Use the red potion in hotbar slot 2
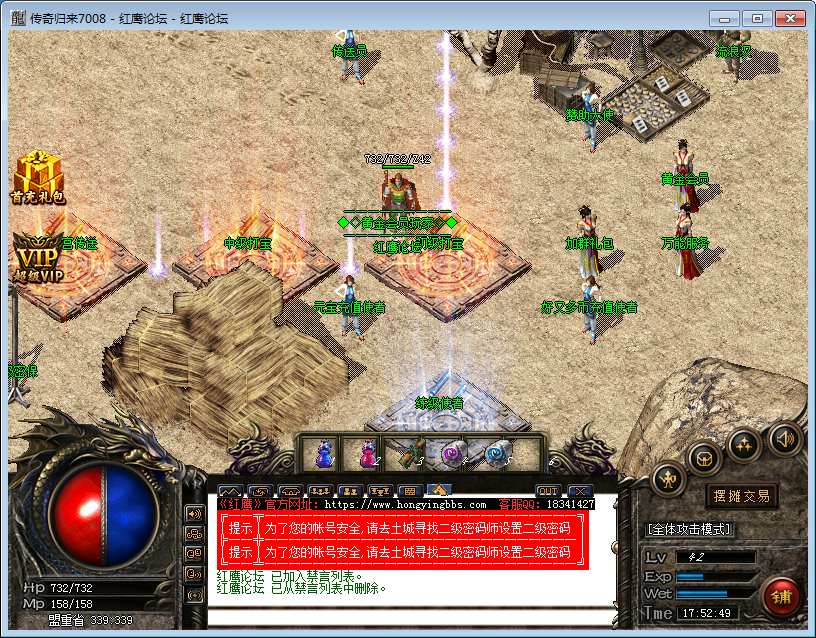The image size is (816, 638). click(x=367, y=453)
